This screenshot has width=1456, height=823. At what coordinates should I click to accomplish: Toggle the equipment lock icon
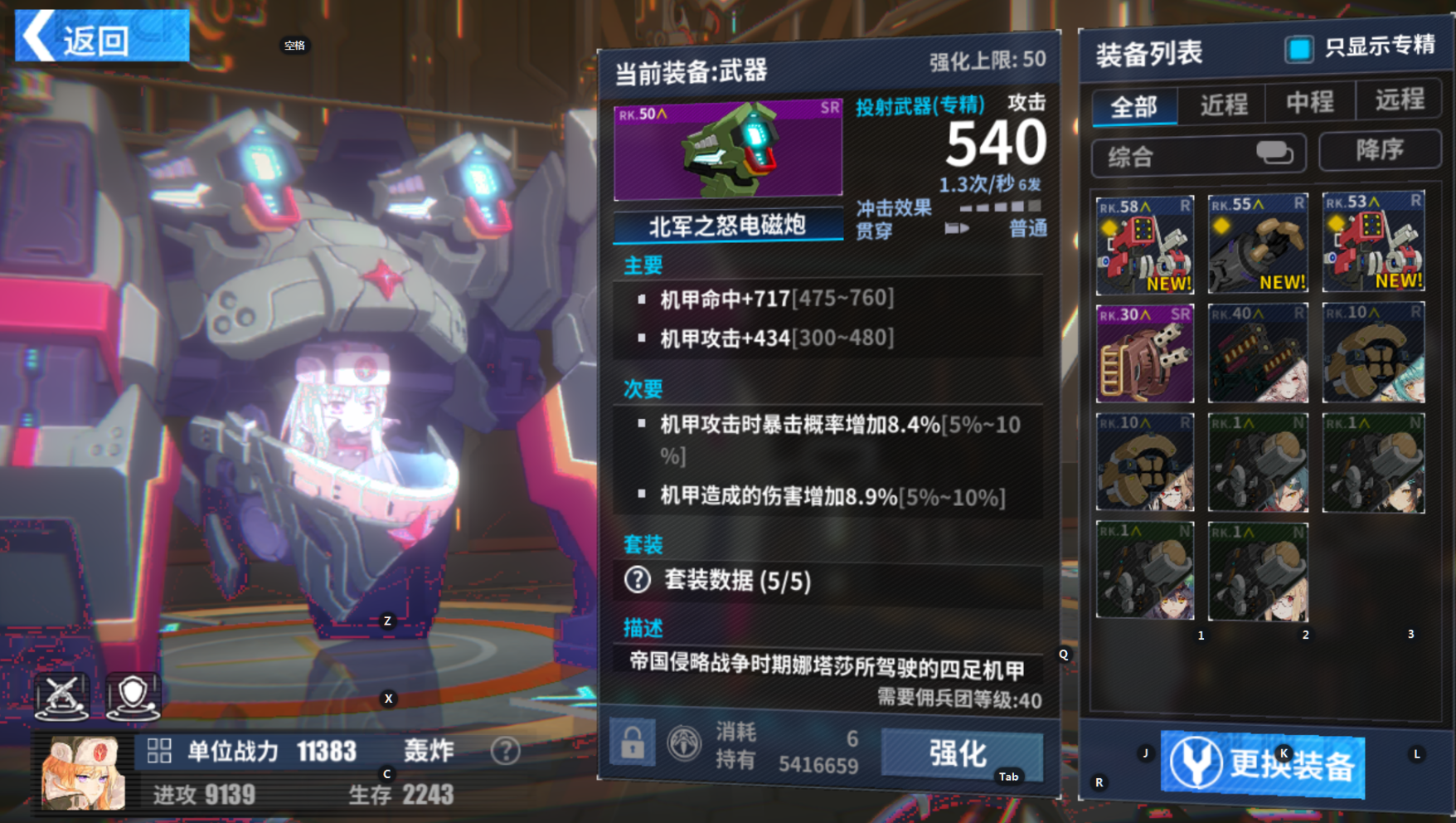(x=633, y=743)
